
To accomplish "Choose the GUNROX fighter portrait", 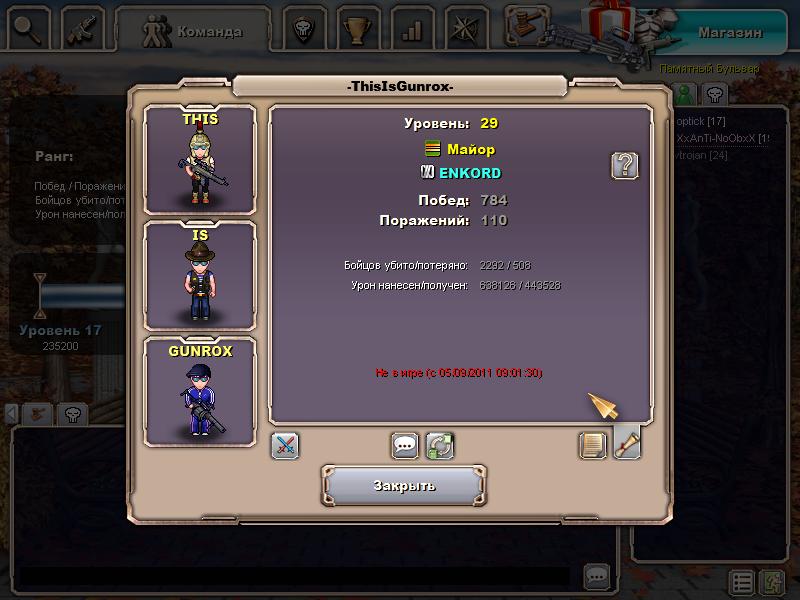I will (x=200, y=392).
